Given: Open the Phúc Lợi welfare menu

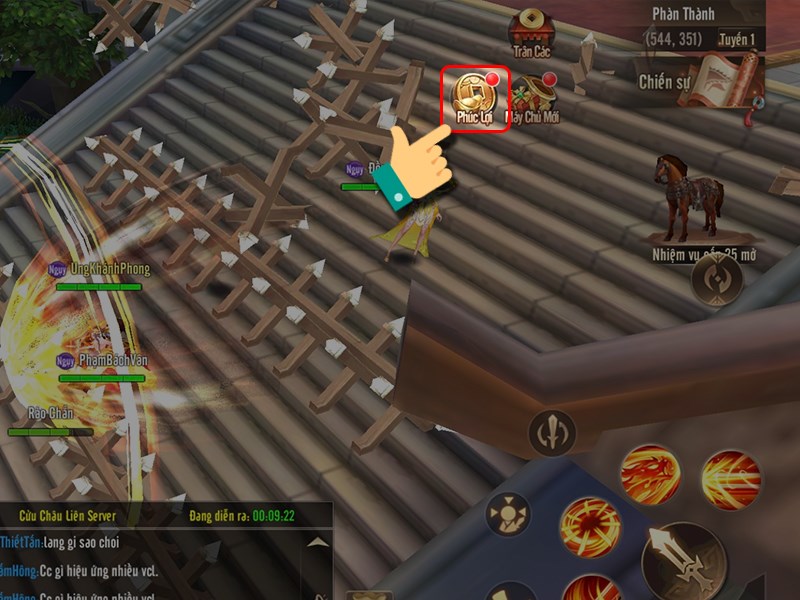Looking at the screenshot, I should [x=476, y=96].
